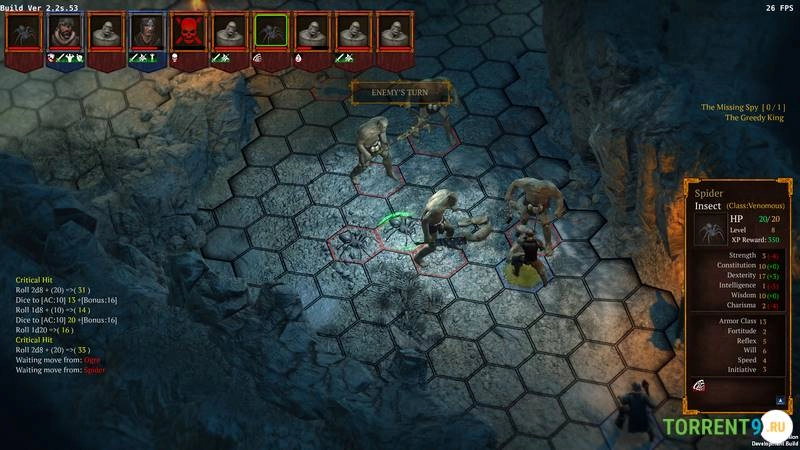The width and height of the screenshot is (800, 450).
Task: Open The Missing Spy quest entry
Action: 742,107
